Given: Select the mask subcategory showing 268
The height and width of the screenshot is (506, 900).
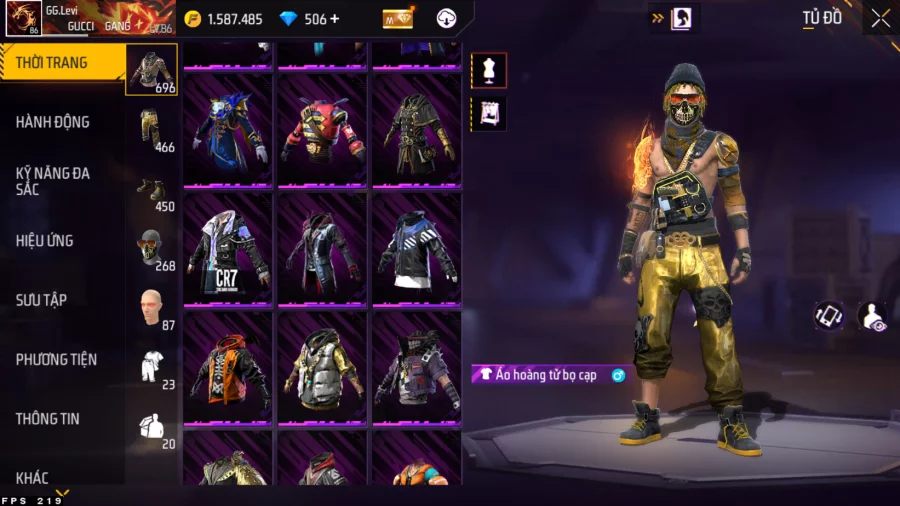Looking at the screenshot, I should tap(151, 247).
